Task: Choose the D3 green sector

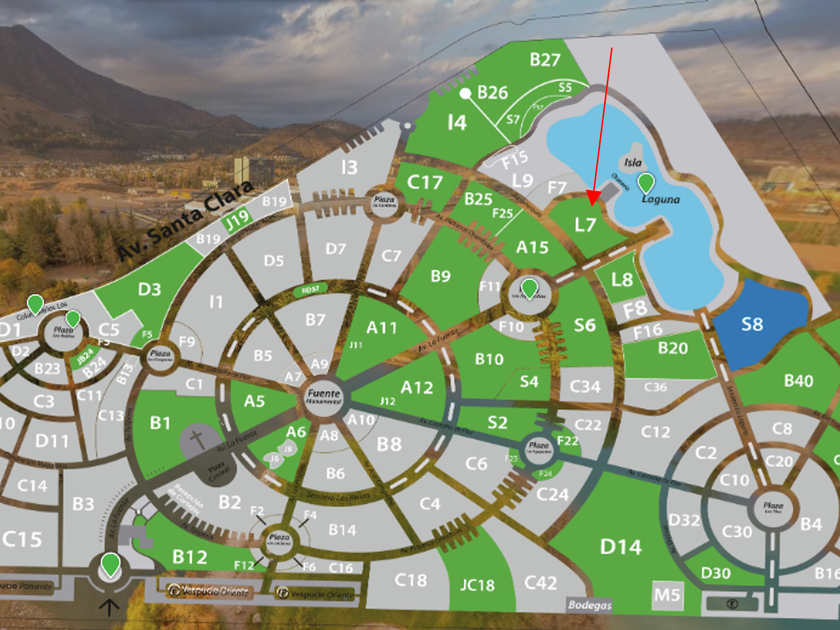Action: tap(150, 290)
